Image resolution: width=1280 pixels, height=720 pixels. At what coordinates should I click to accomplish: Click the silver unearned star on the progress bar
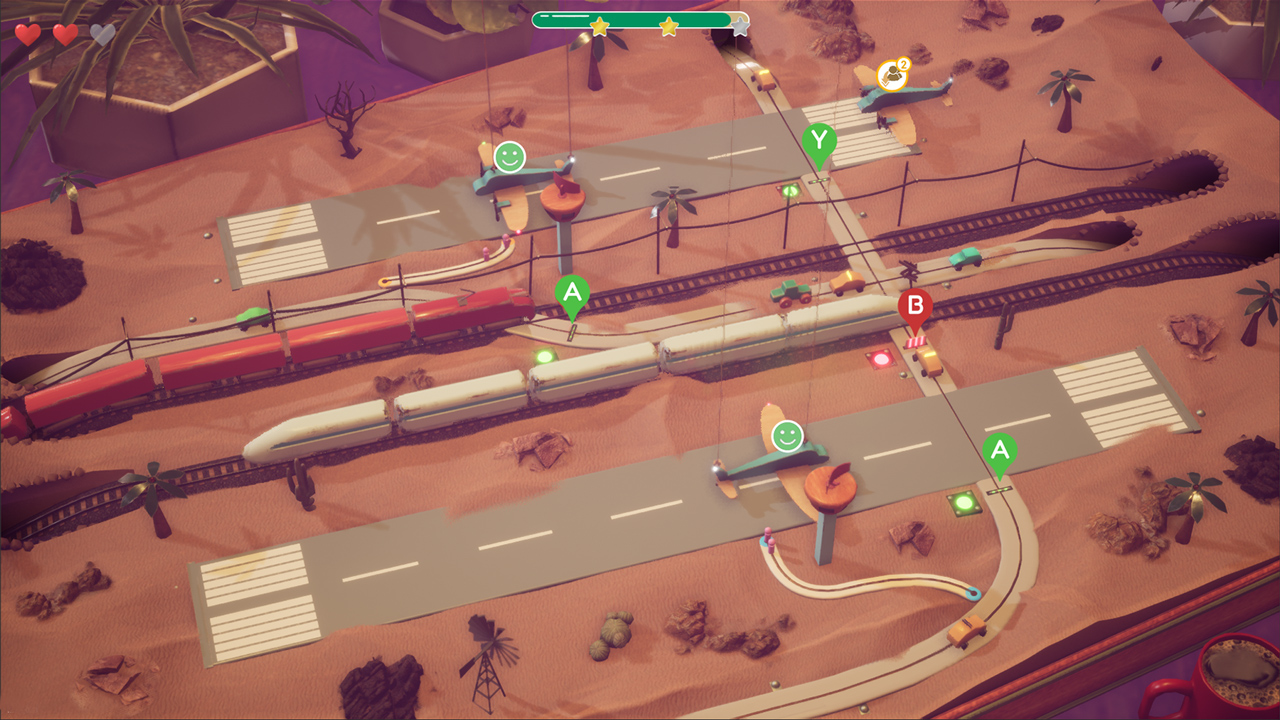pyautogui.click(x=738, y=27)
